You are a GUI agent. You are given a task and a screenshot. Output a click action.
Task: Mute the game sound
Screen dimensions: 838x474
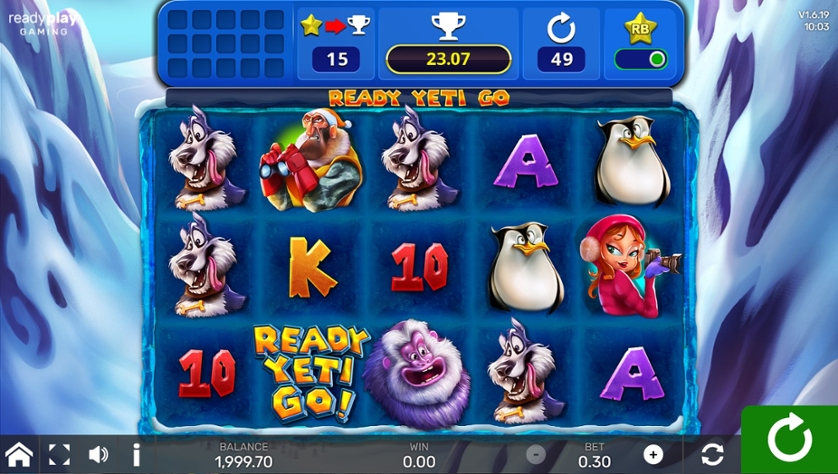(x=98, y=455)
